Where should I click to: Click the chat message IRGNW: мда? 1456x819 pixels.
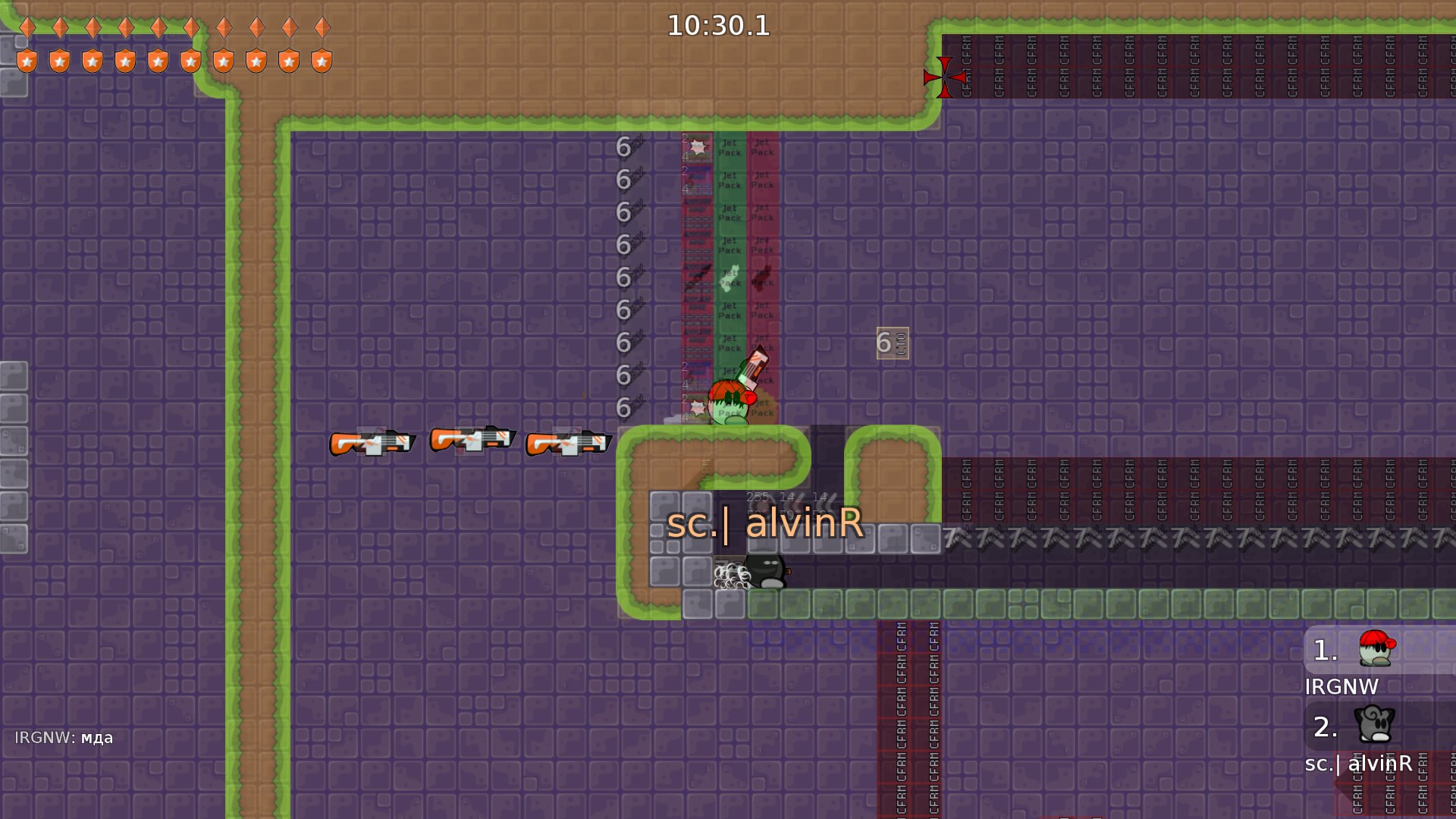[x=64, y=736]
